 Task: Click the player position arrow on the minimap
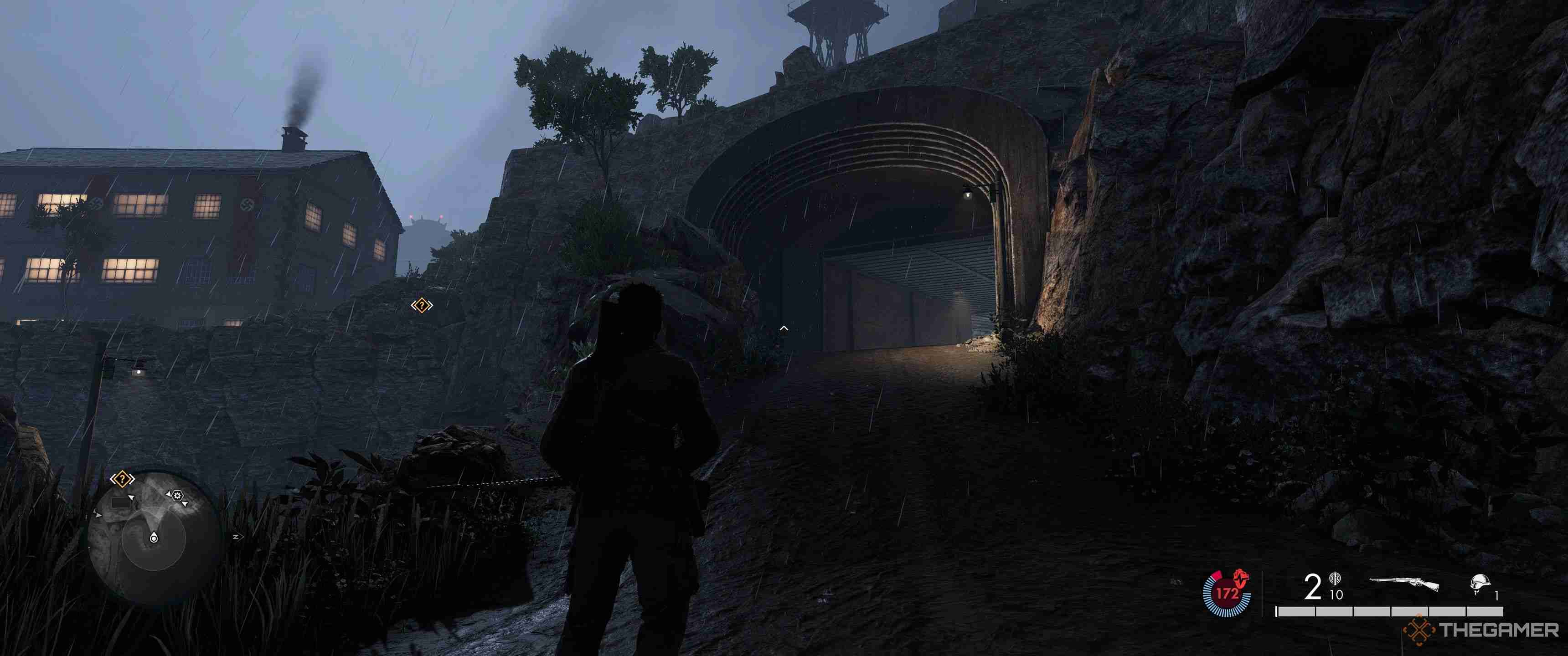[x=155, y=538]
